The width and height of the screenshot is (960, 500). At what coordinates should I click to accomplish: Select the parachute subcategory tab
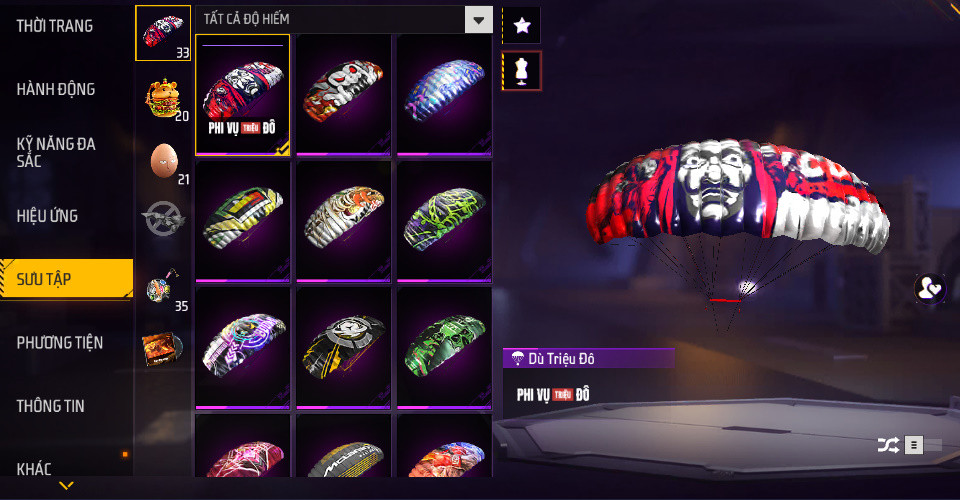coord(163,32)
